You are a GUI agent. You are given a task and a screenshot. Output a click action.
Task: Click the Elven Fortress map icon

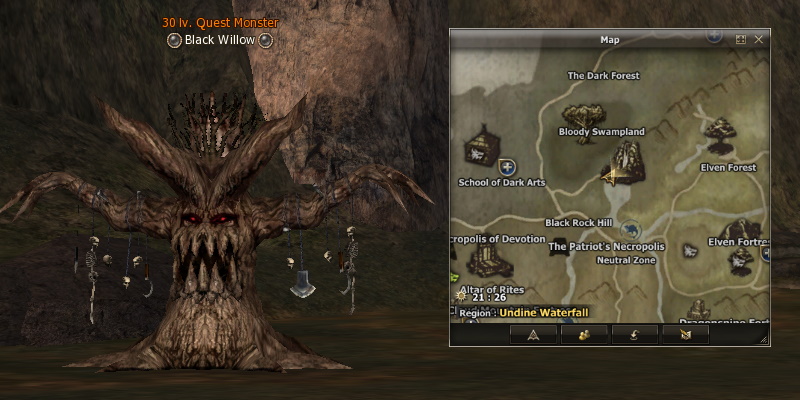pos(741,256)
